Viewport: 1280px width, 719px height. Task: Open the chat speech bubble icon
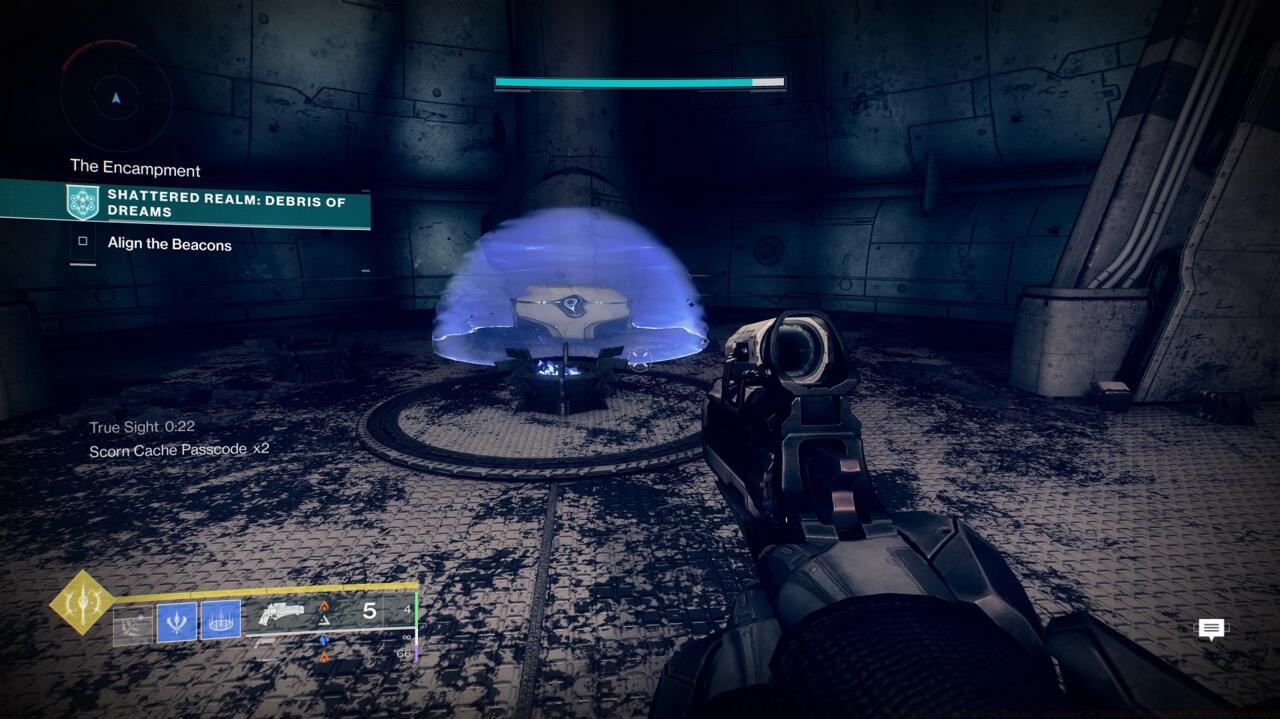(x=1211, y=629)
